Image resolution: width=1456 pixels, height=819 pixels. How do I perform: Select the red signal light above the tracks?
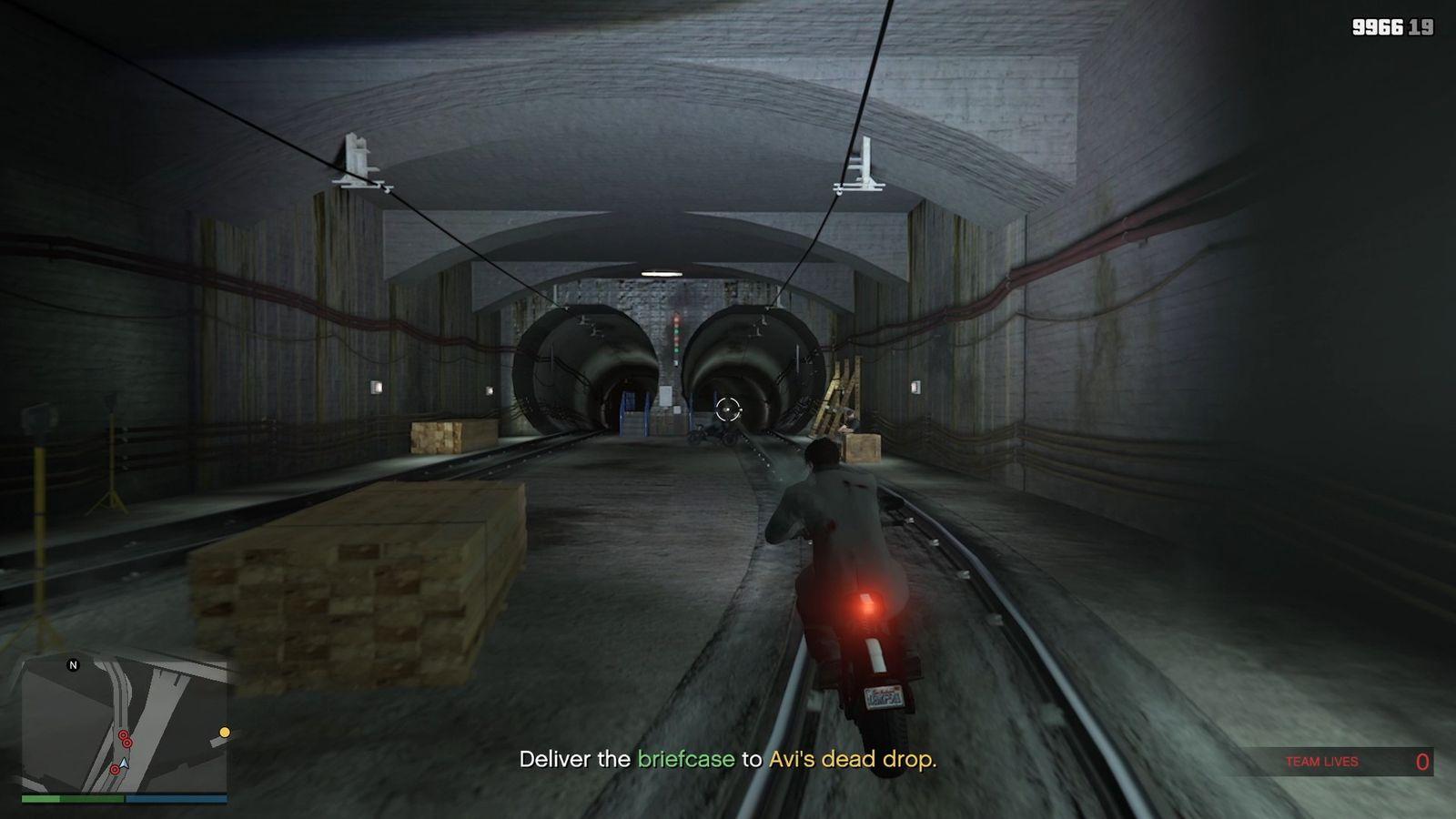pyautogui.click(x=676, y=321)
